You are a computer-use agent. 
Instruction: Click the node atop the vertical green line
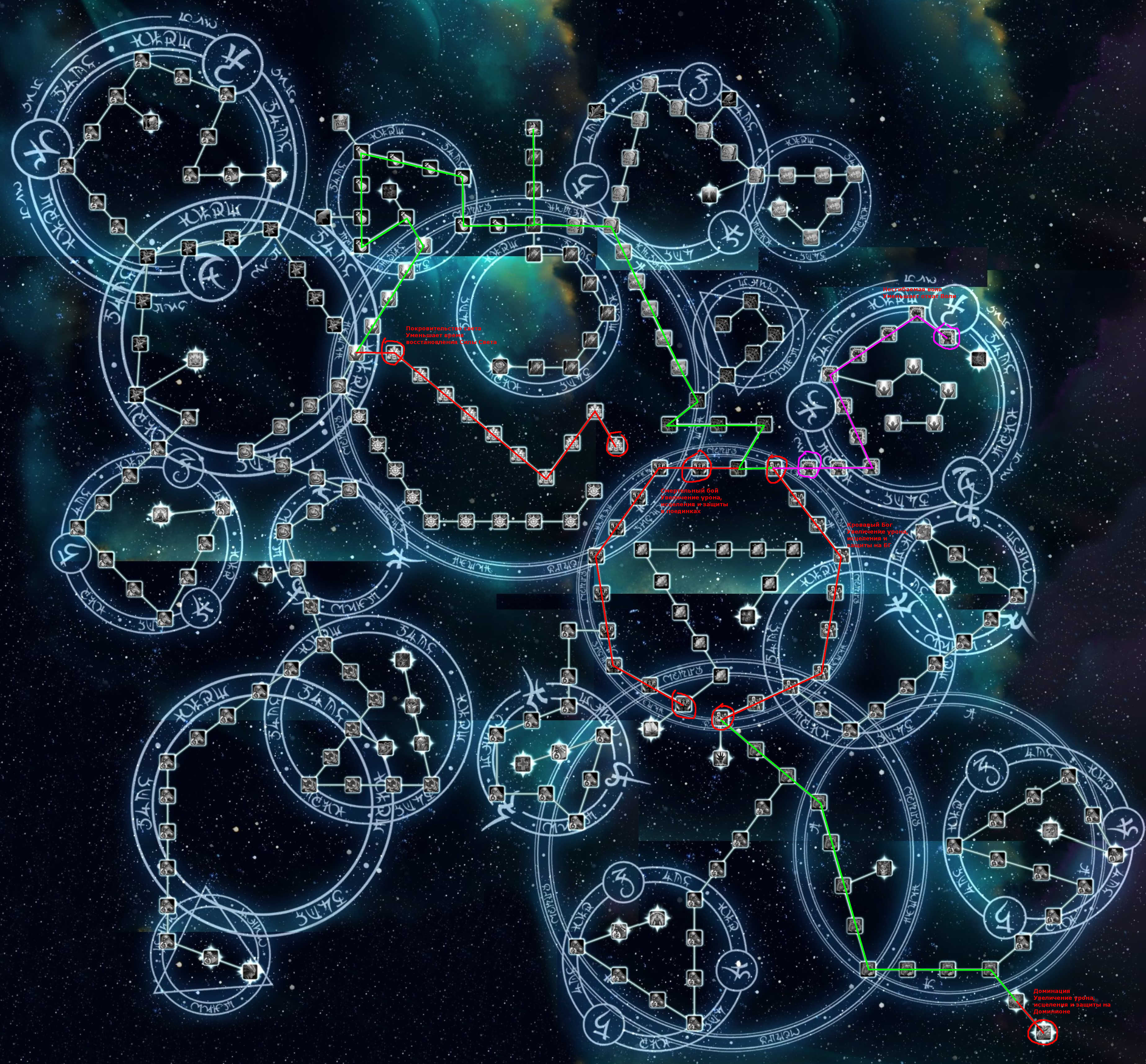(534, 128)
